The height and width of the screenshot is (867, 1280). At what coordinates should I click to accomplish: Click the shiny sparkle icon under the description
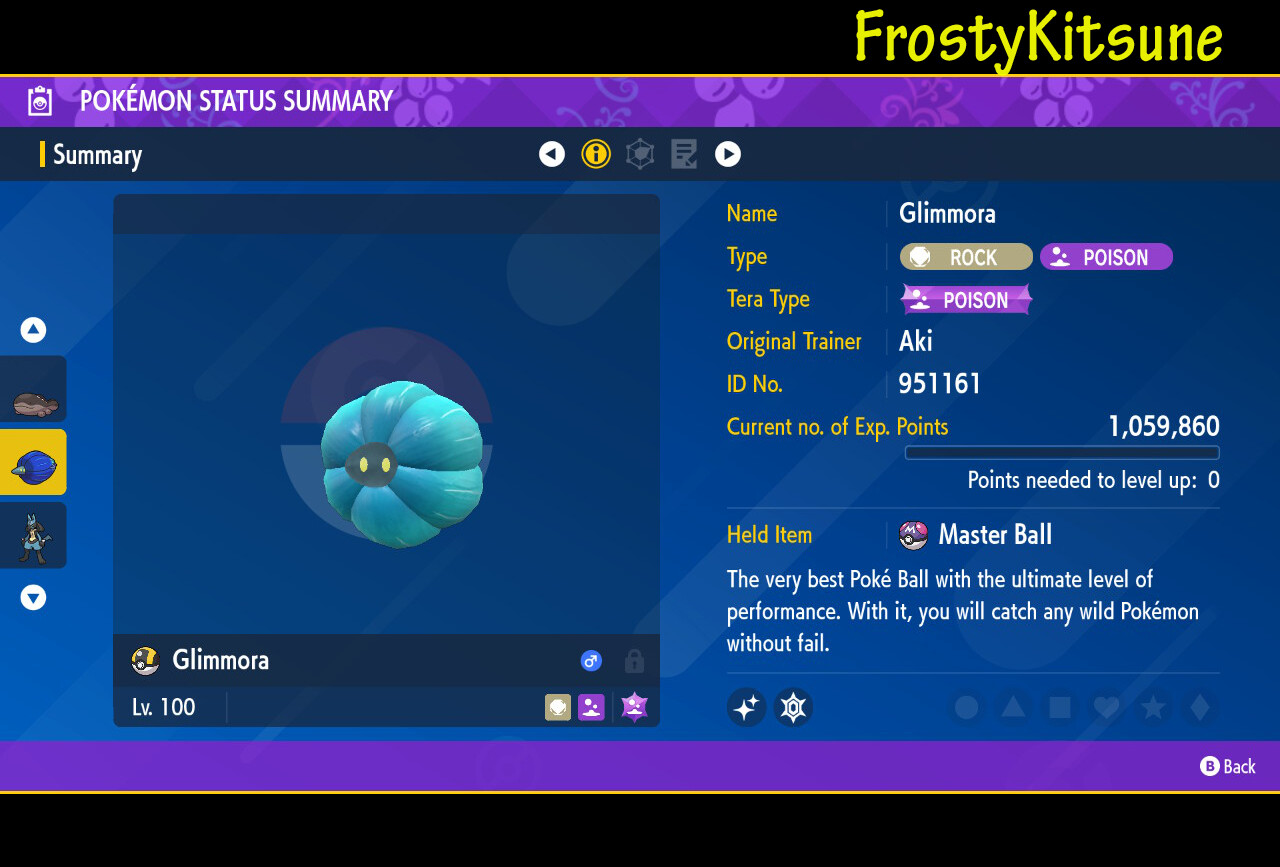(x=746, y=707)
